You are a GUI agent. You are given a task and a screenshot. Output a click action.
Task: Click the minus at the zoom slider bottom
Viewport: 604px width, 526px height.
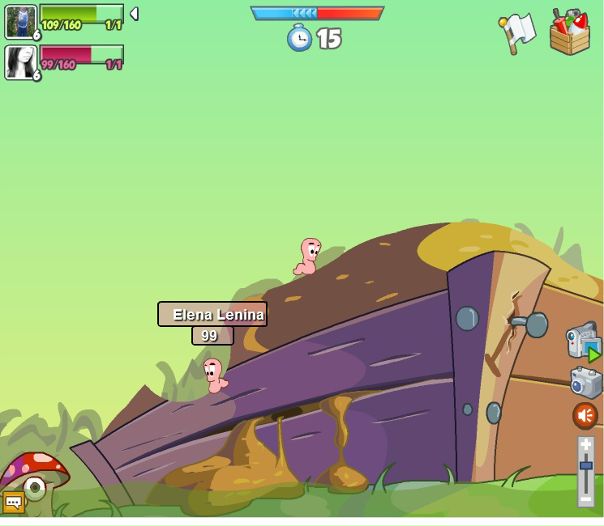coord(586,498)
